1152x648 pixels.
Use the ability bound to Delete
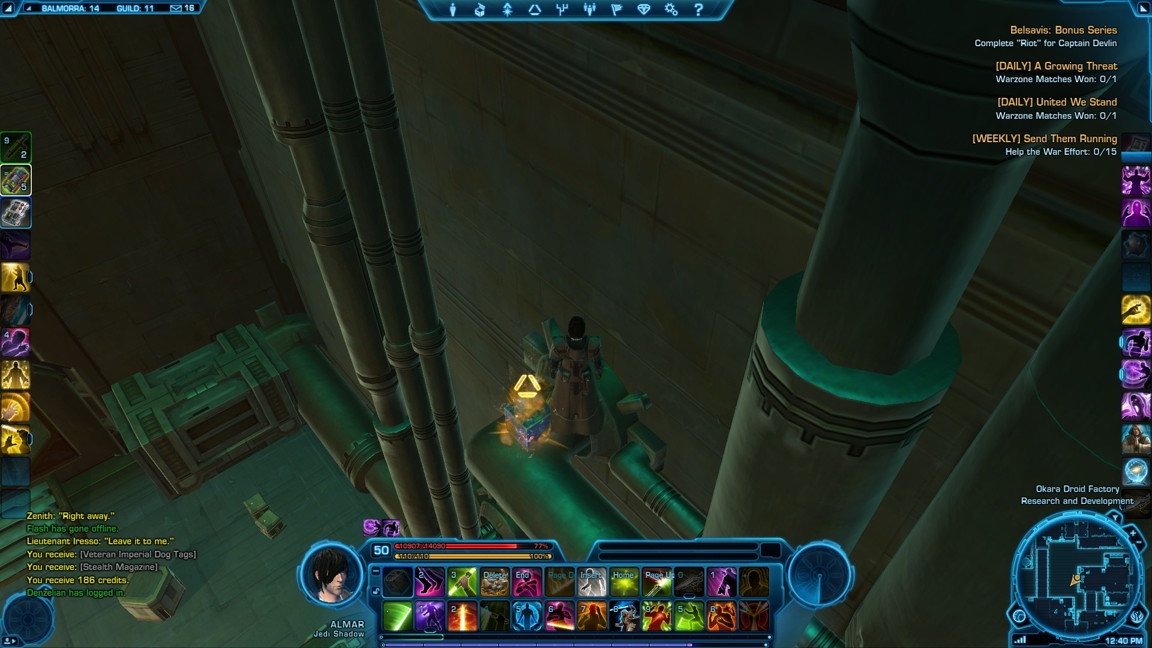[x=494, y=582]
